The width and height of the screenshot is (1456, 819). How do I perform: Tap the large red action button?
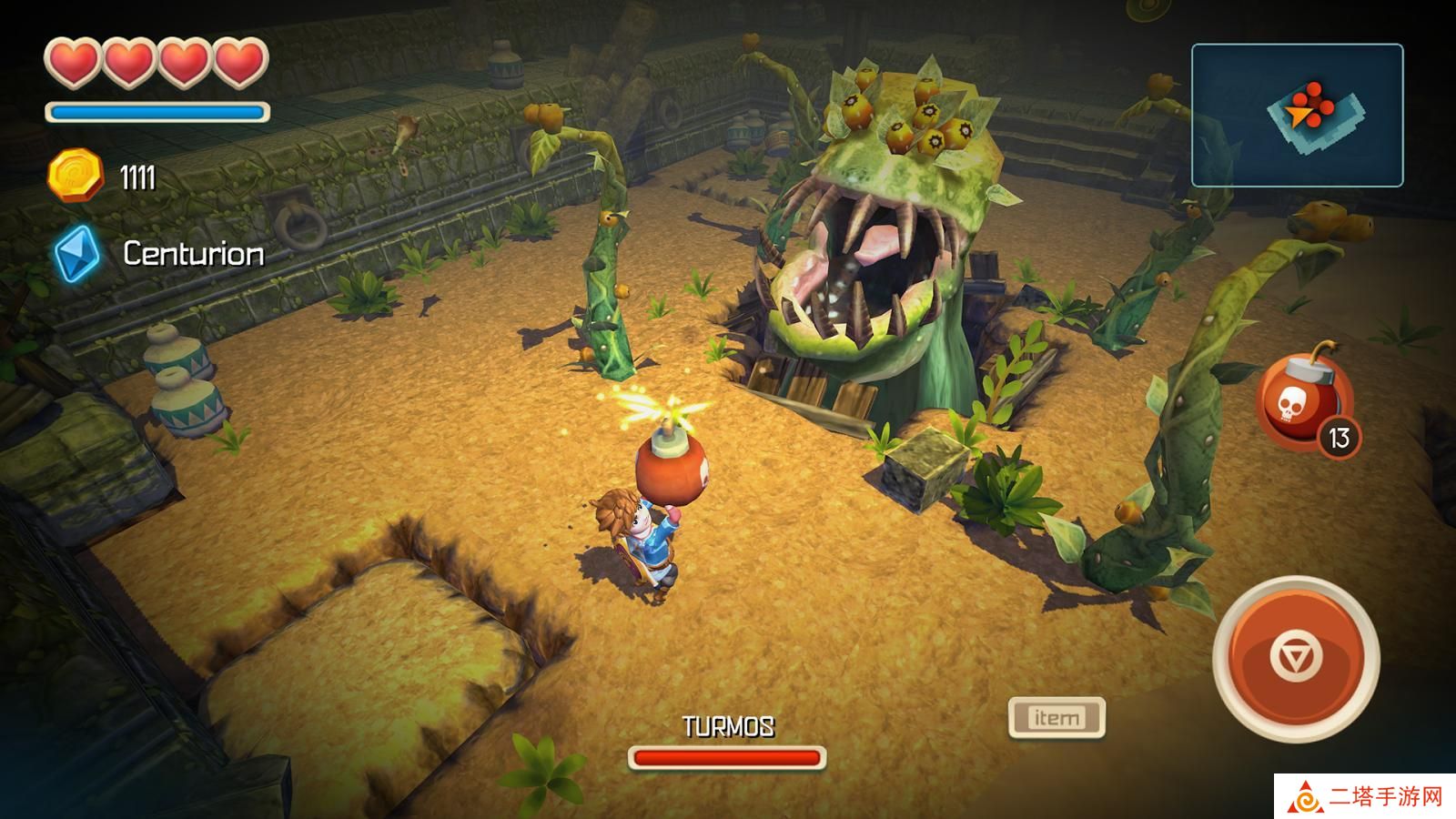(x=1296, y=657)
